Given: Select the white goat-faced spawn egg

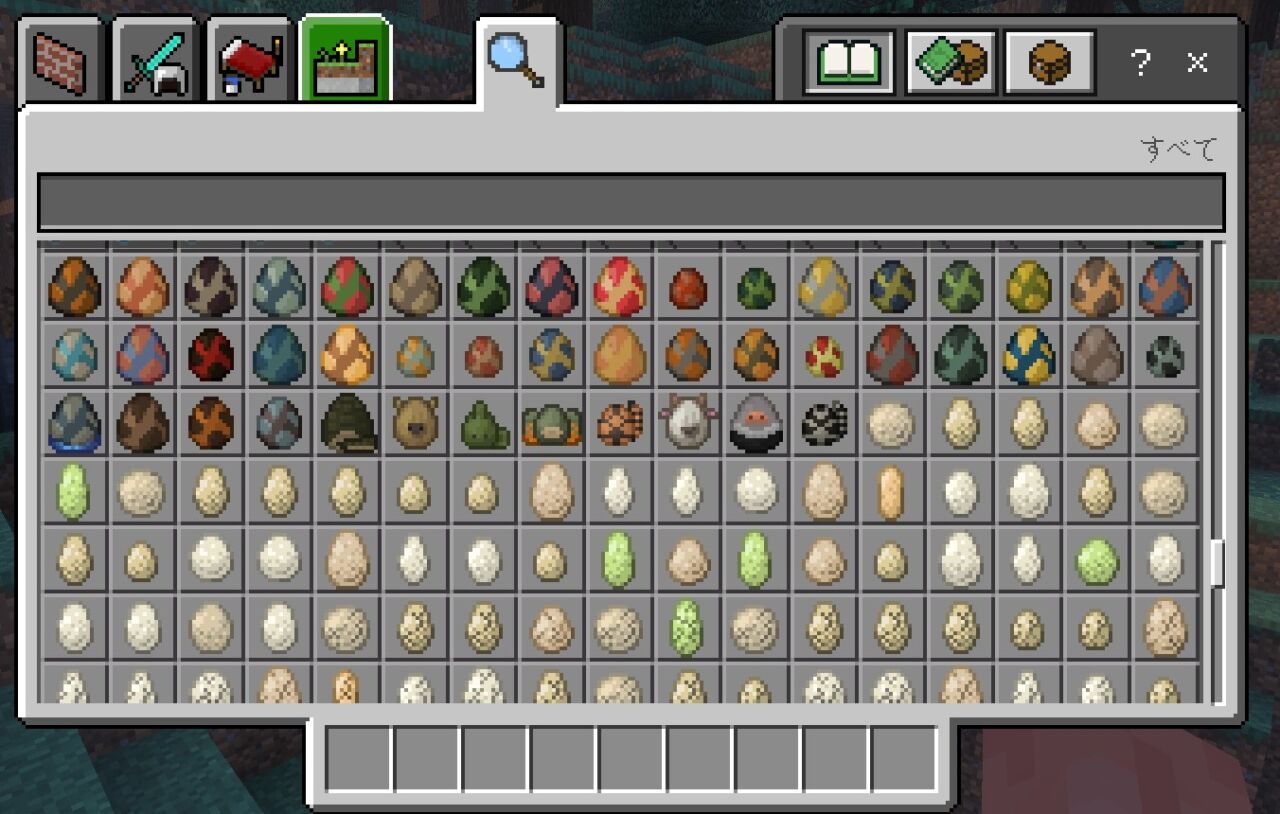Looking at the screenshot, I should point(687,423).
